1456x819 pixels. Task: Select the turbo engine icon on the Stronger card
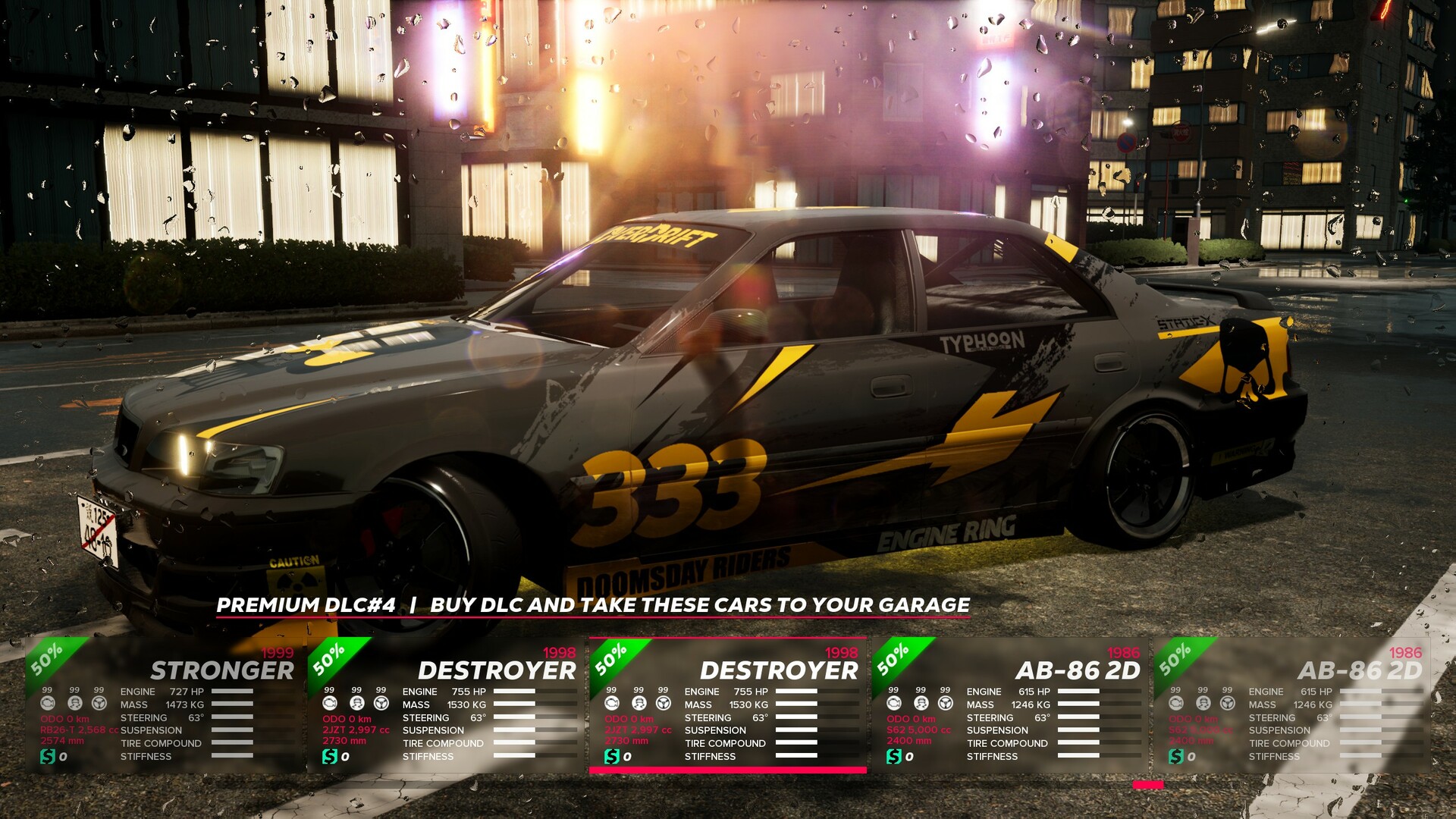click(x=48, y=704)
